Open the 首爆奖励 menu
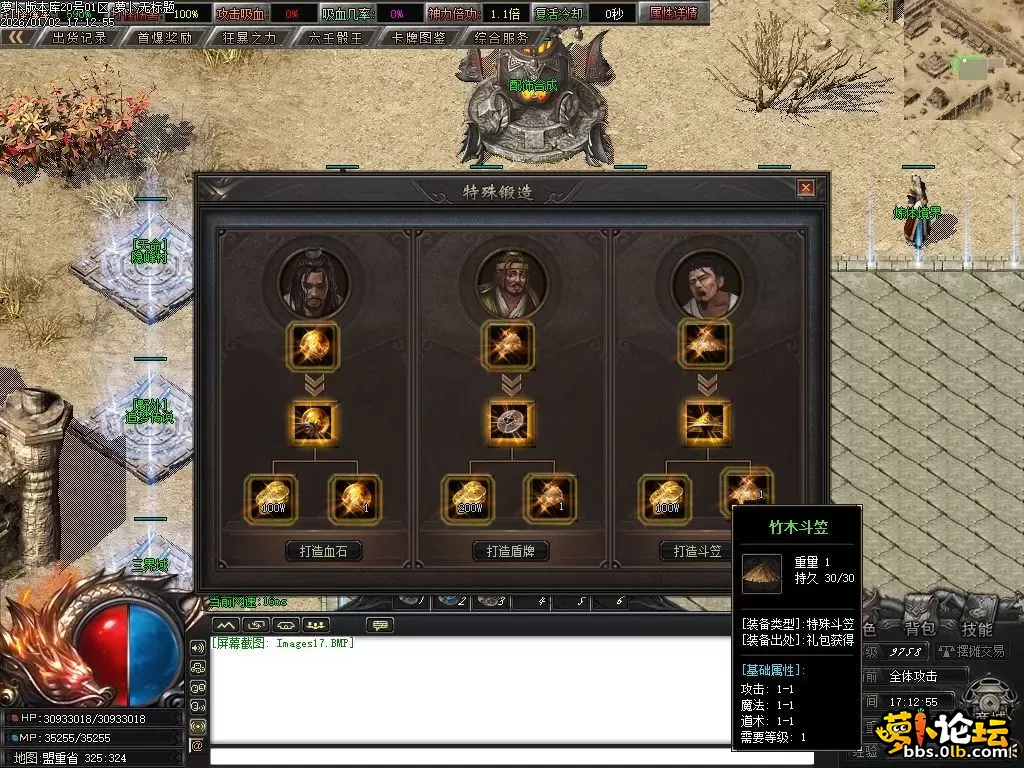This screenshot has width=1024, height=768. point(165,38)
